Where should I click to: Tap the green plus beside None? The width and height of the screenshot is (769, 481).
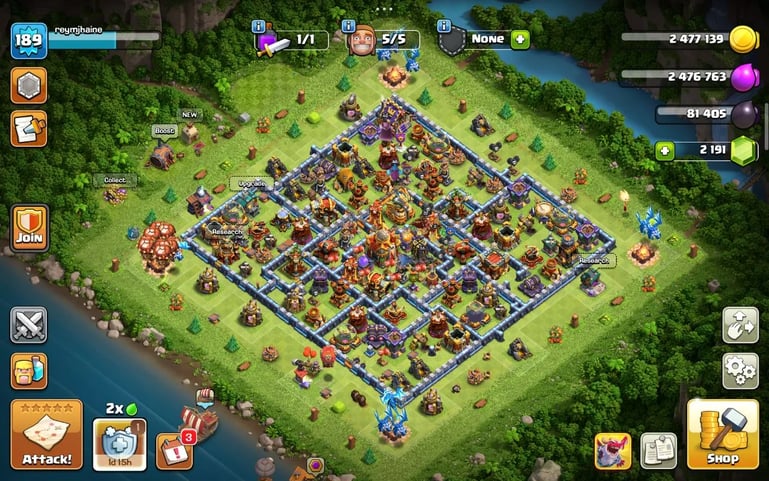519,40
